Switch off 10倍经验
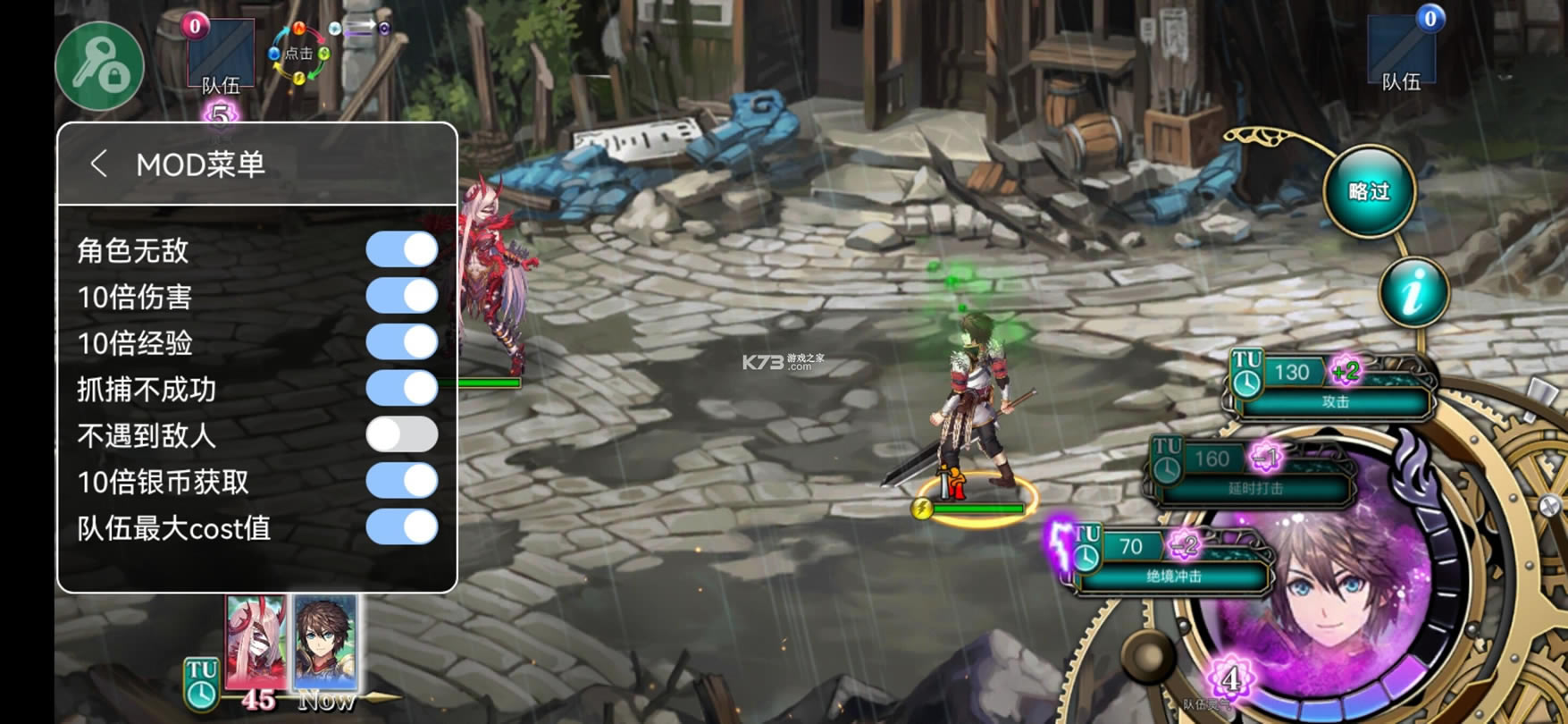Screen dimensions: 1568x724 pos(402,342)
